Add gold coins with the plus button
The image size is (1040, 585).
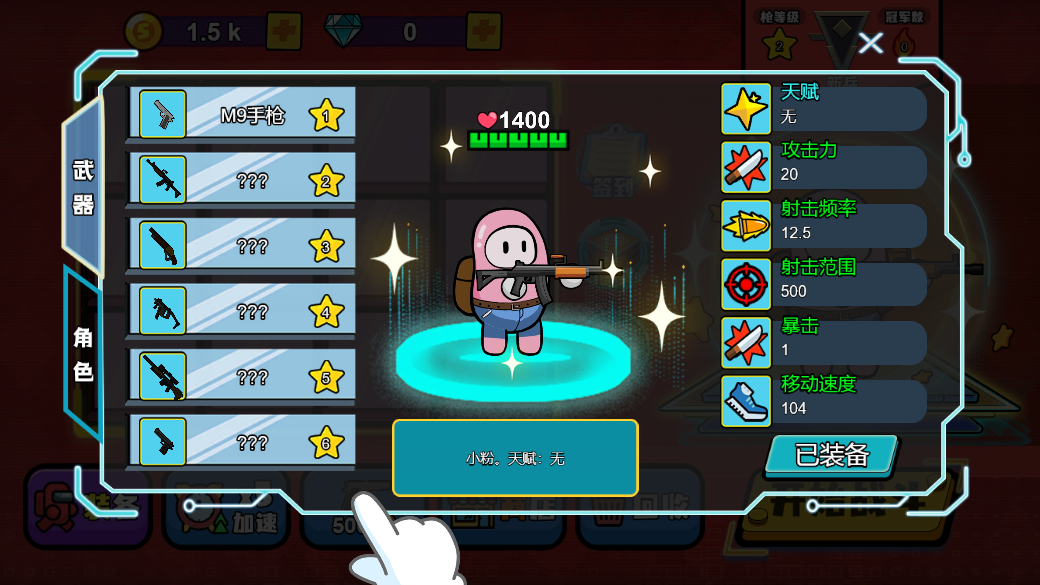tap(284, 32)
